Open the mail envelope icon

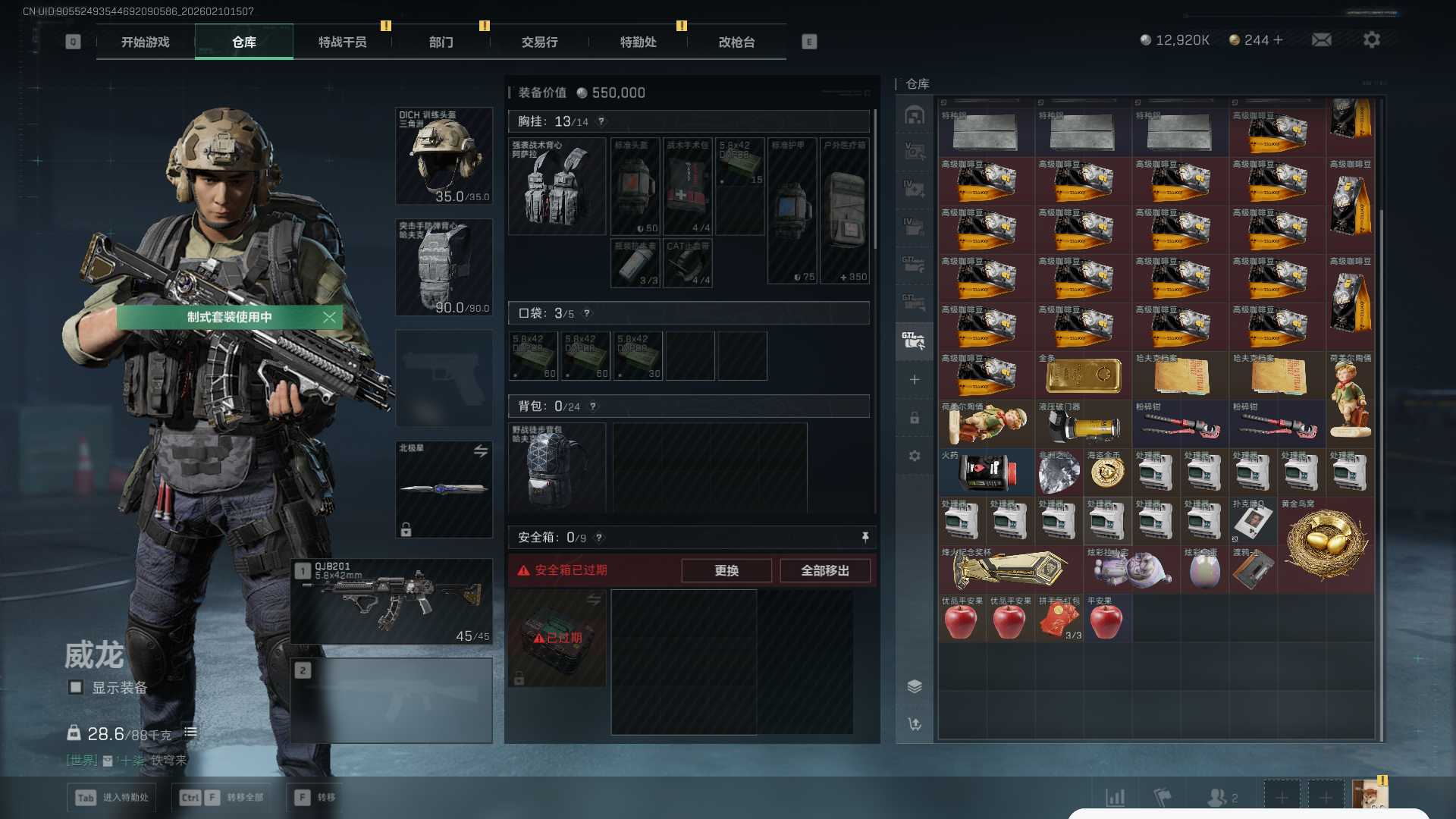pos(1322,39)
